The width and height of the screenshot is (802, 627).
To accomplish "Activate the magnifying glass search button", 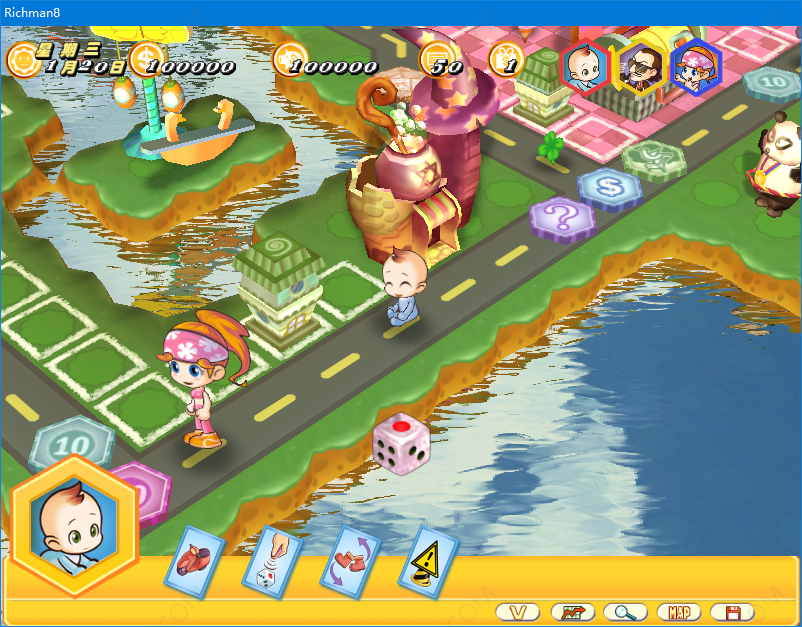I will pos(625,611).
